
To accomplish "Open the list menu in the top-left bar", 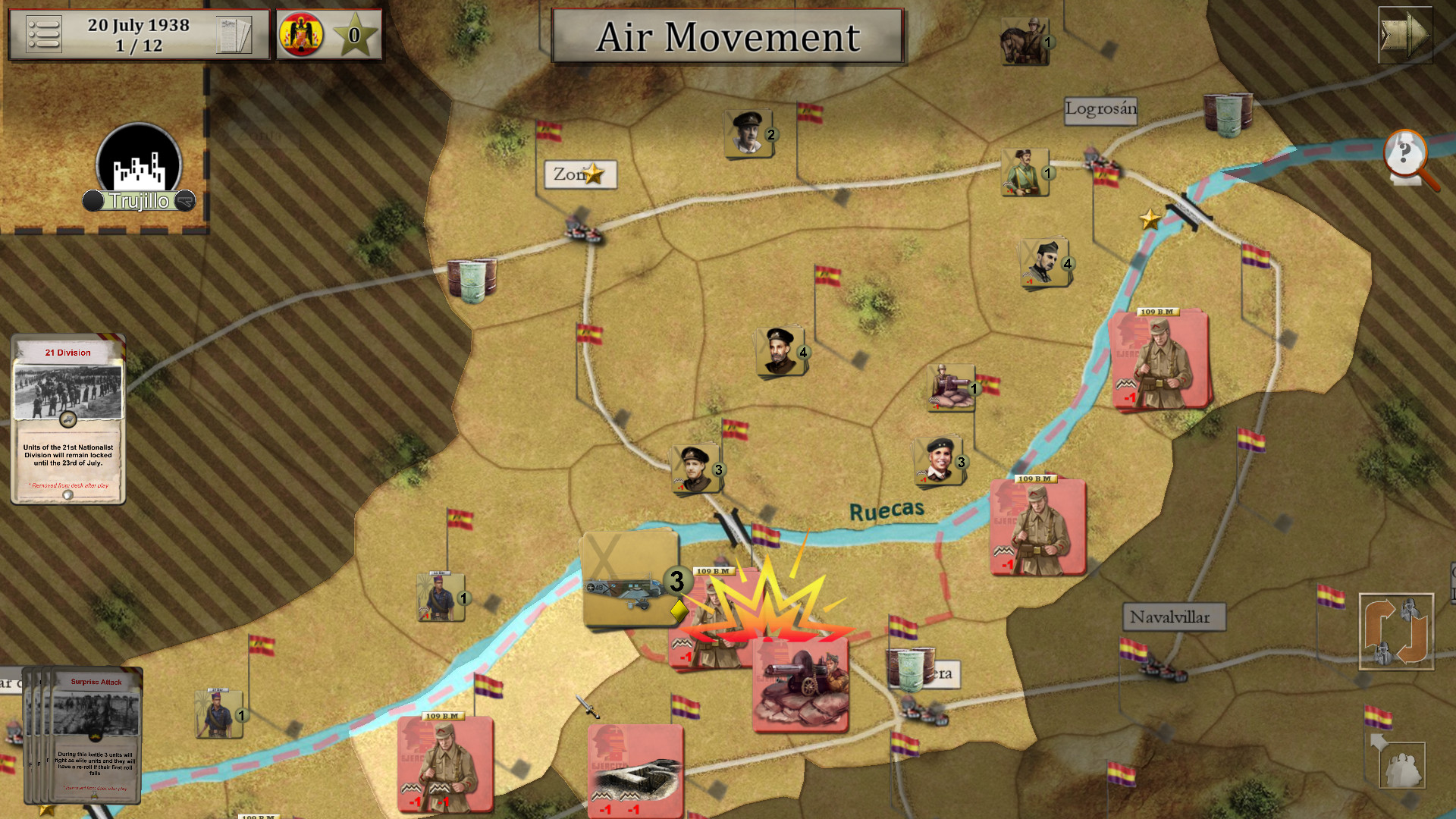I will point(45,34).
